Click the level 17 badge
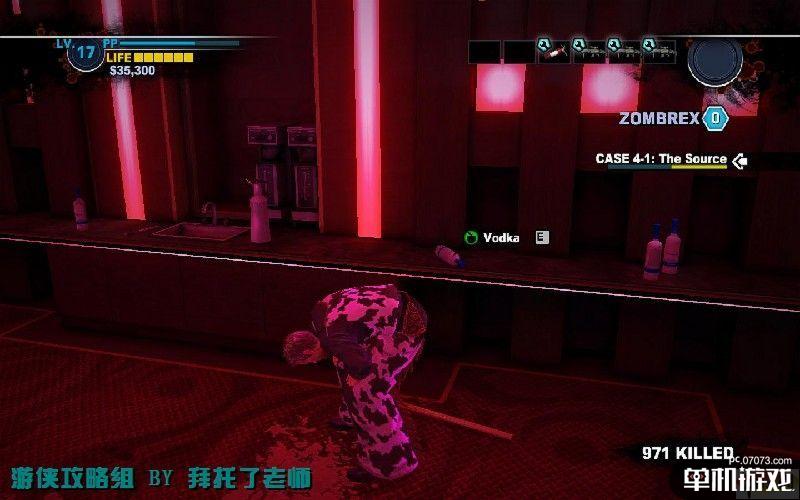 coord(84,53)
